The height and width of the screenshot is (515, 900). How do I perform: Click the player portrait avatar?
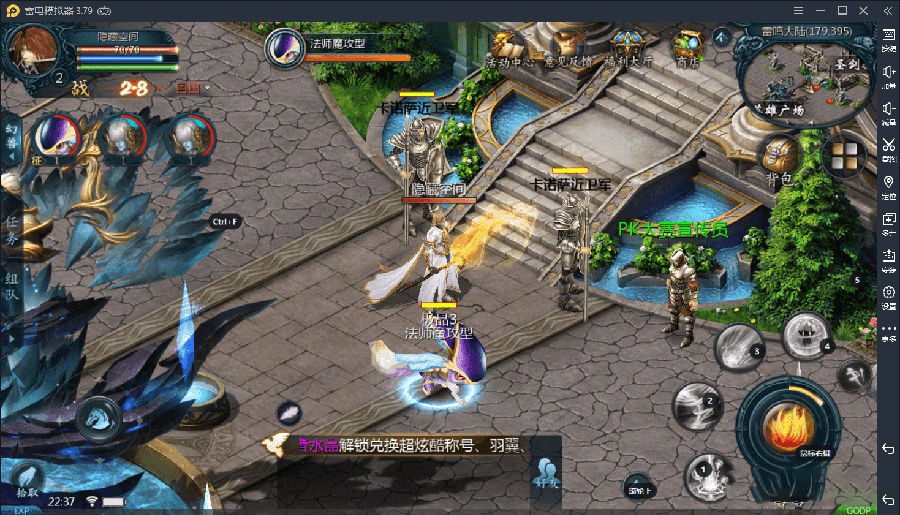[x=32, y=50]
